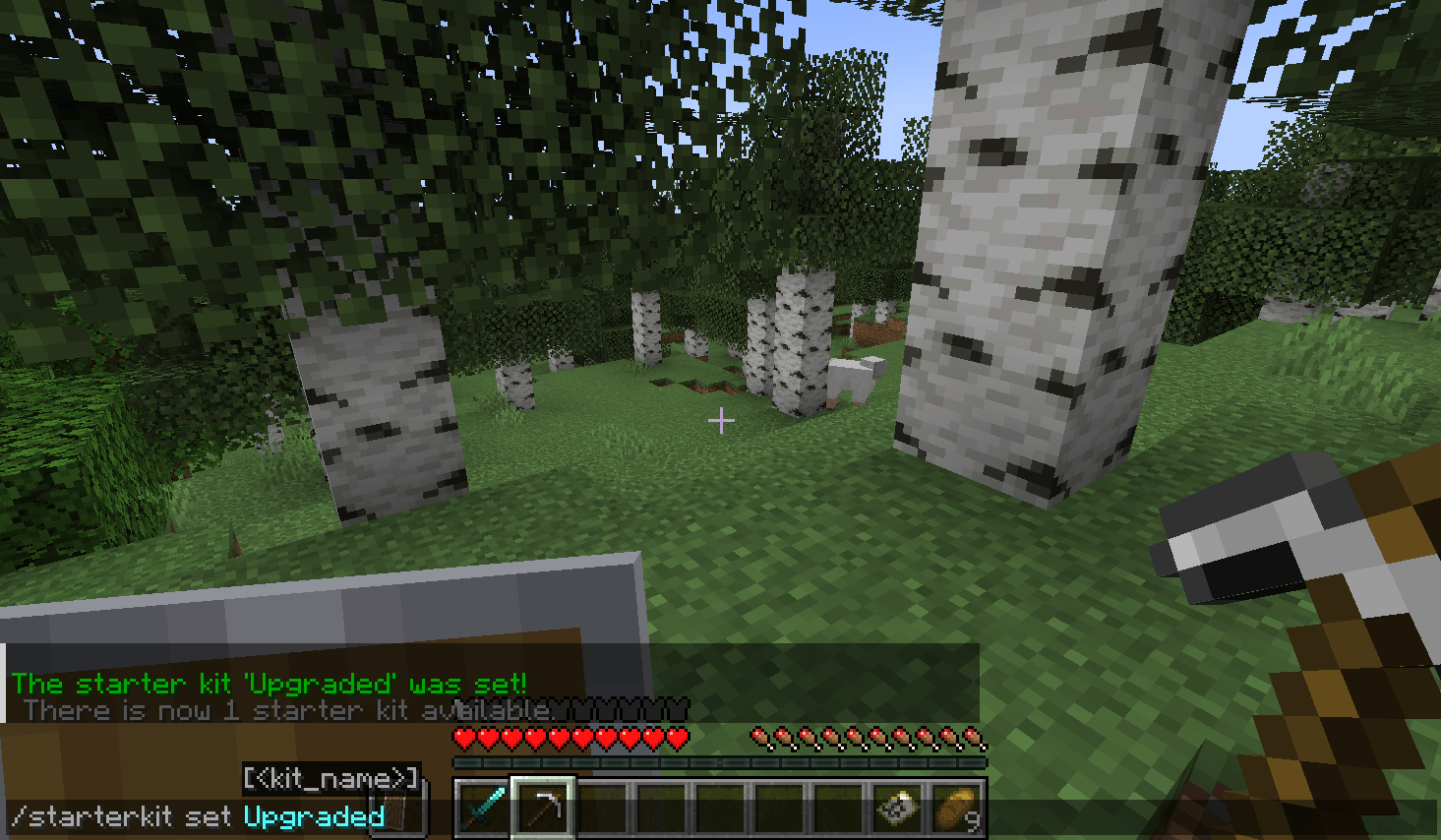Select the diamond sword hotbar slot
1441x840 pixels.
tap(482, 809)
